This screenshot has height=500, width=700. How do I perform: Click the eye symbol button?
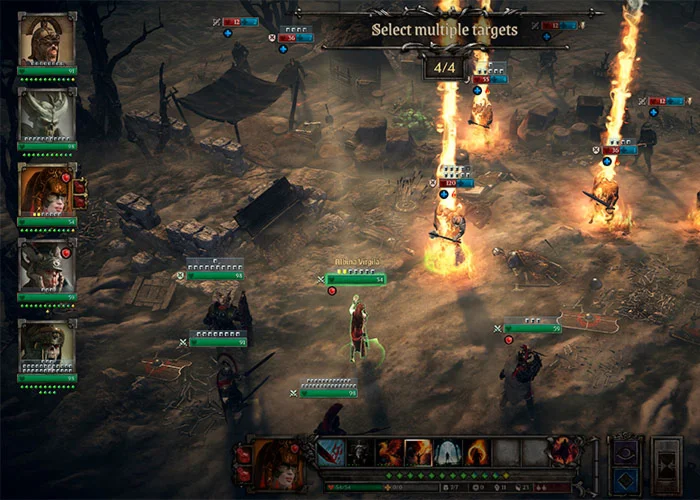point(626,452)
